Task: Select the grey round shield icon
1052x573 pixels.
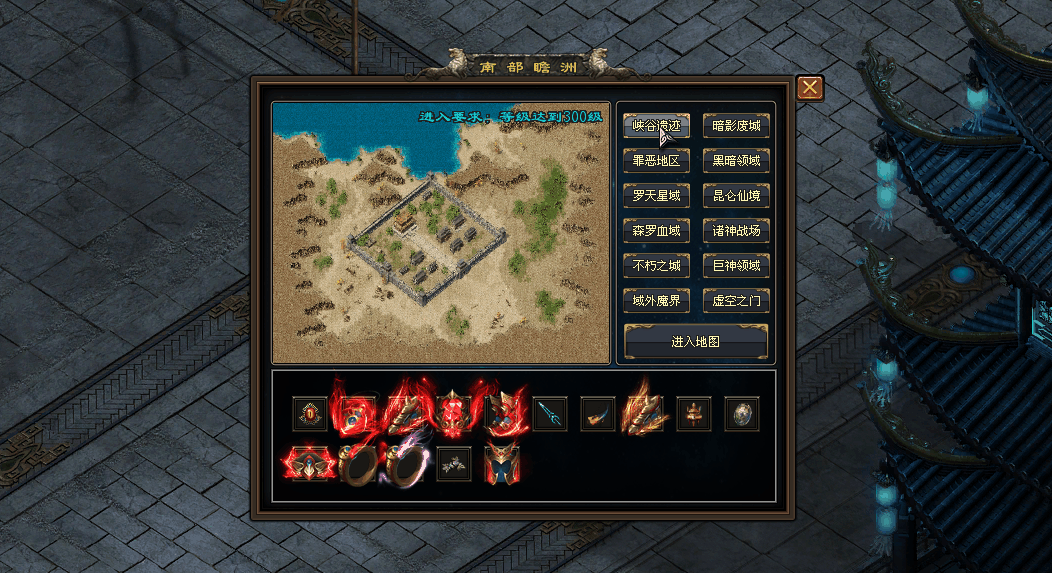Action: (742, 413)
